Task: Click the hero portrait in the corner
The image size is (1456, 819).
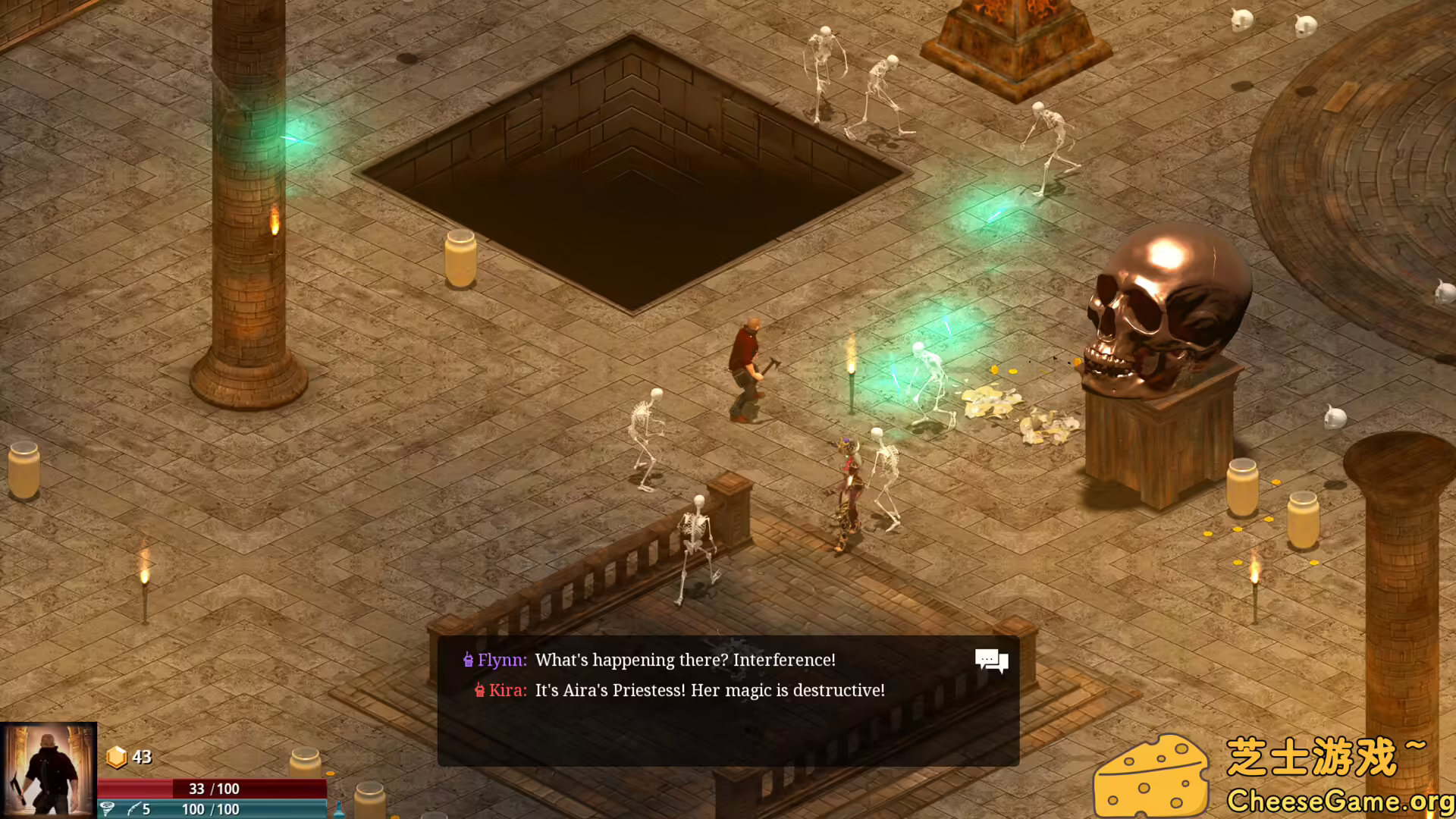Action: [x=49, y=769]
